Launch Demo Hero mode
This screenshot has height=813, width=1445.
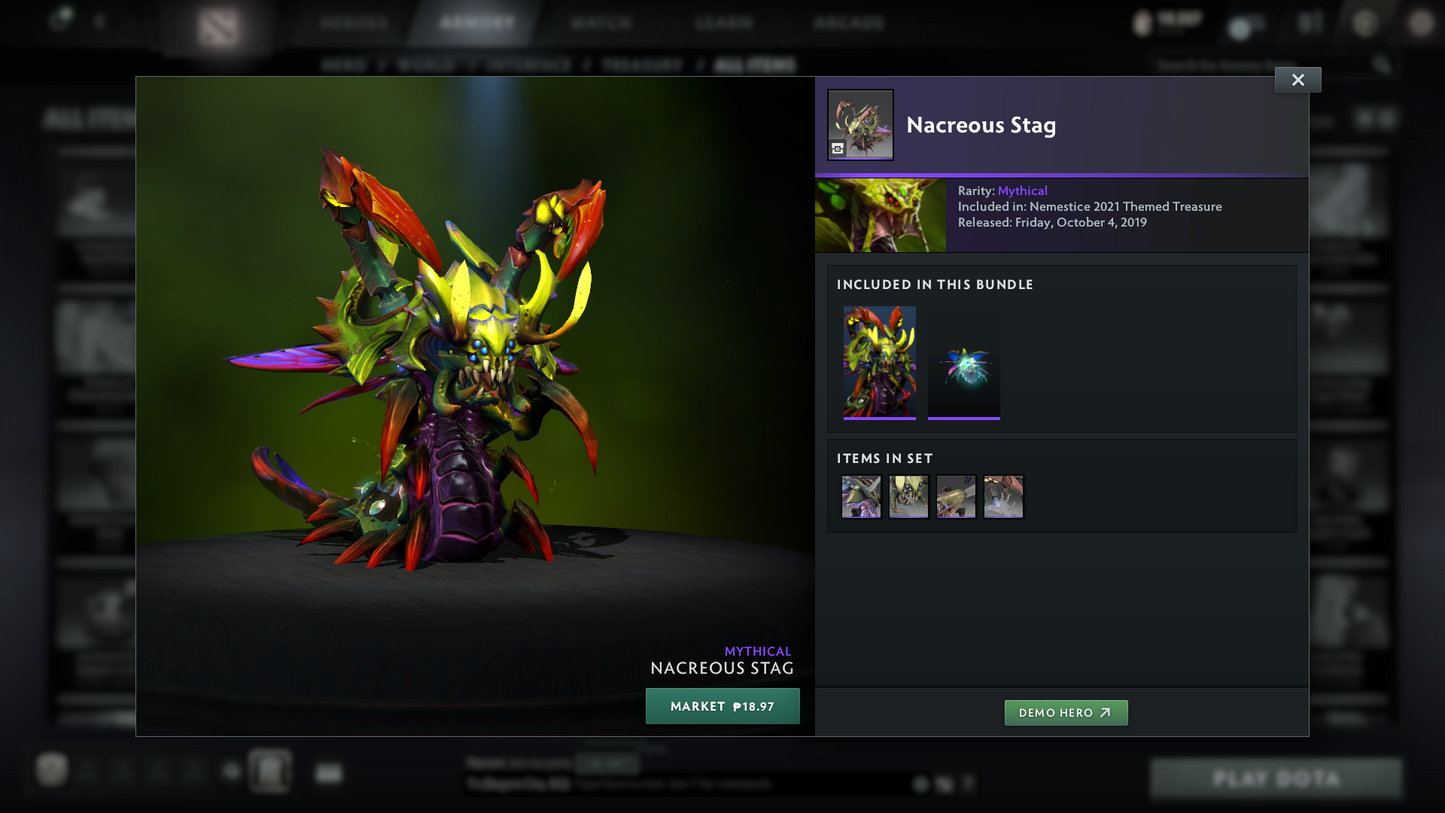click(x=1065, y=712)
